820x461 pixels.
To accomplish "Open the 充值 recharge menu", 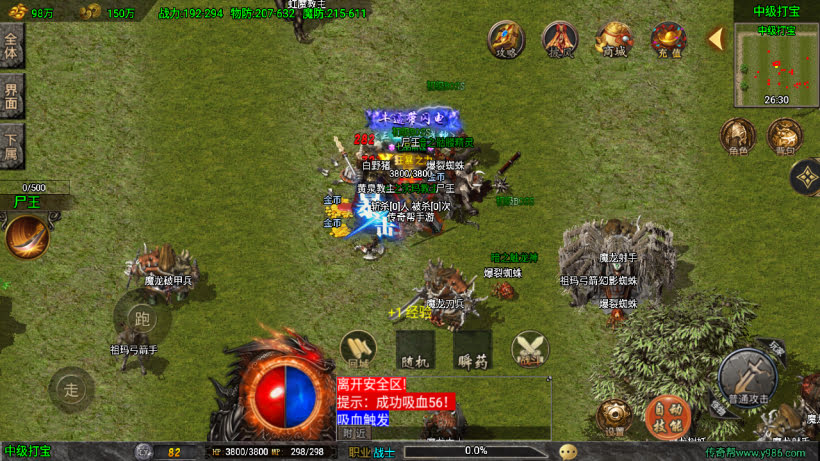I will (x=668, y=40).
